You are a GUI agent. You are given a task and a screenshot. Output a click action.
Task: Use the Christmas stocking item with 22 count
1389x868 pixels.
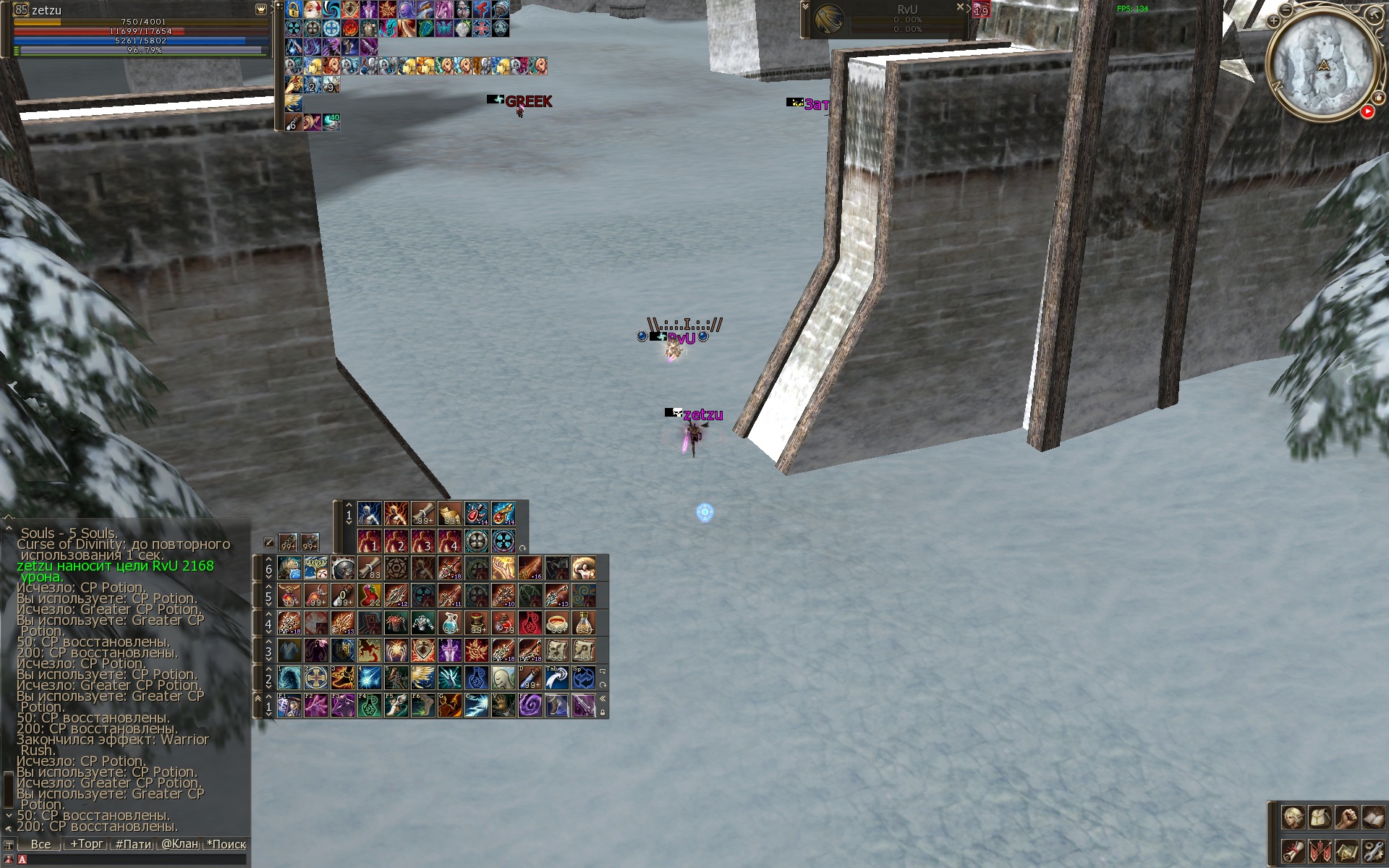(369, 595)
